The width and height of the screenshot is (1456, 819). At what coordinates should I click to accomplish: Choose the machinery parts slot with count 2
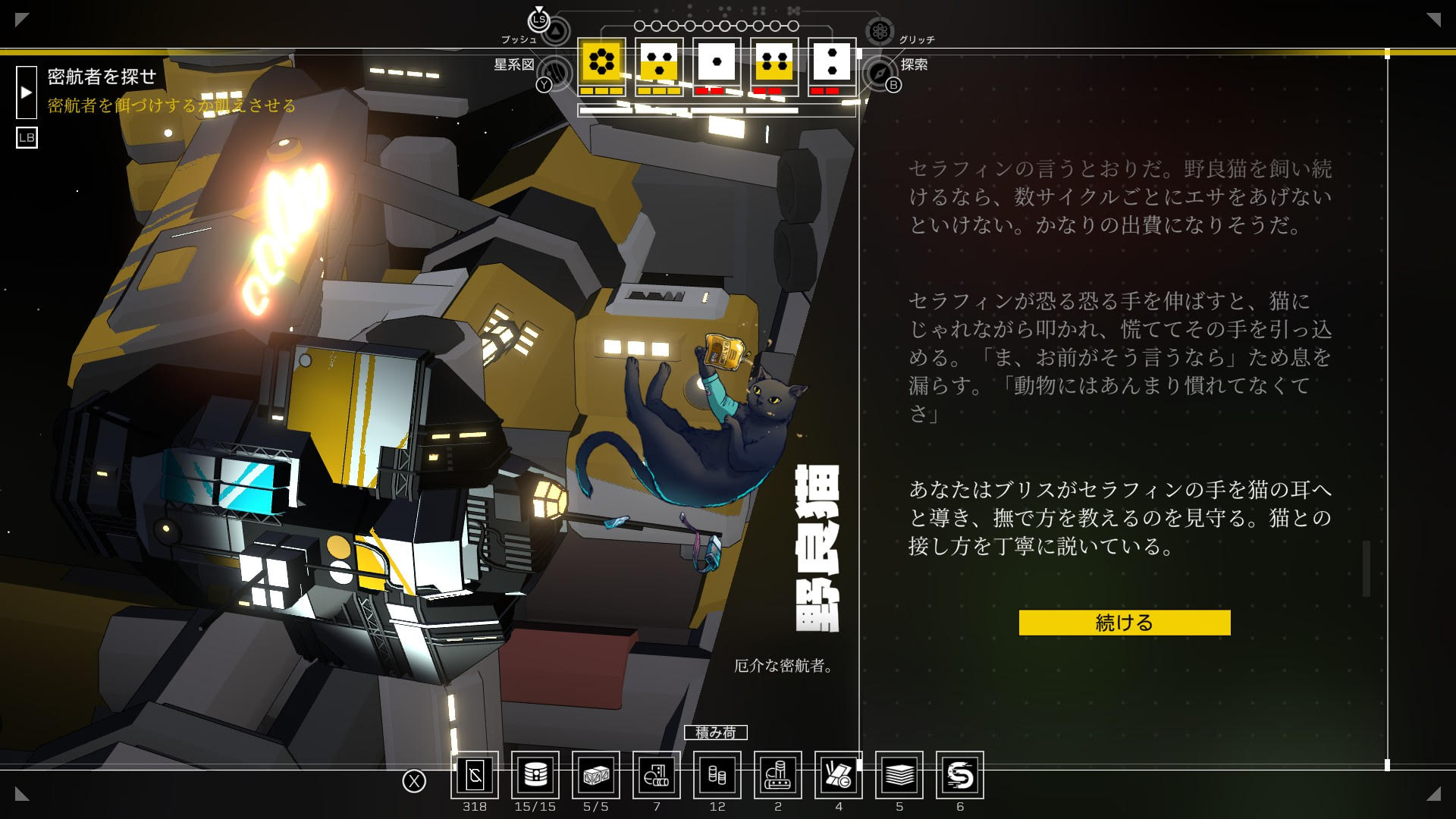pyautogui.click(x=778, y=775)
